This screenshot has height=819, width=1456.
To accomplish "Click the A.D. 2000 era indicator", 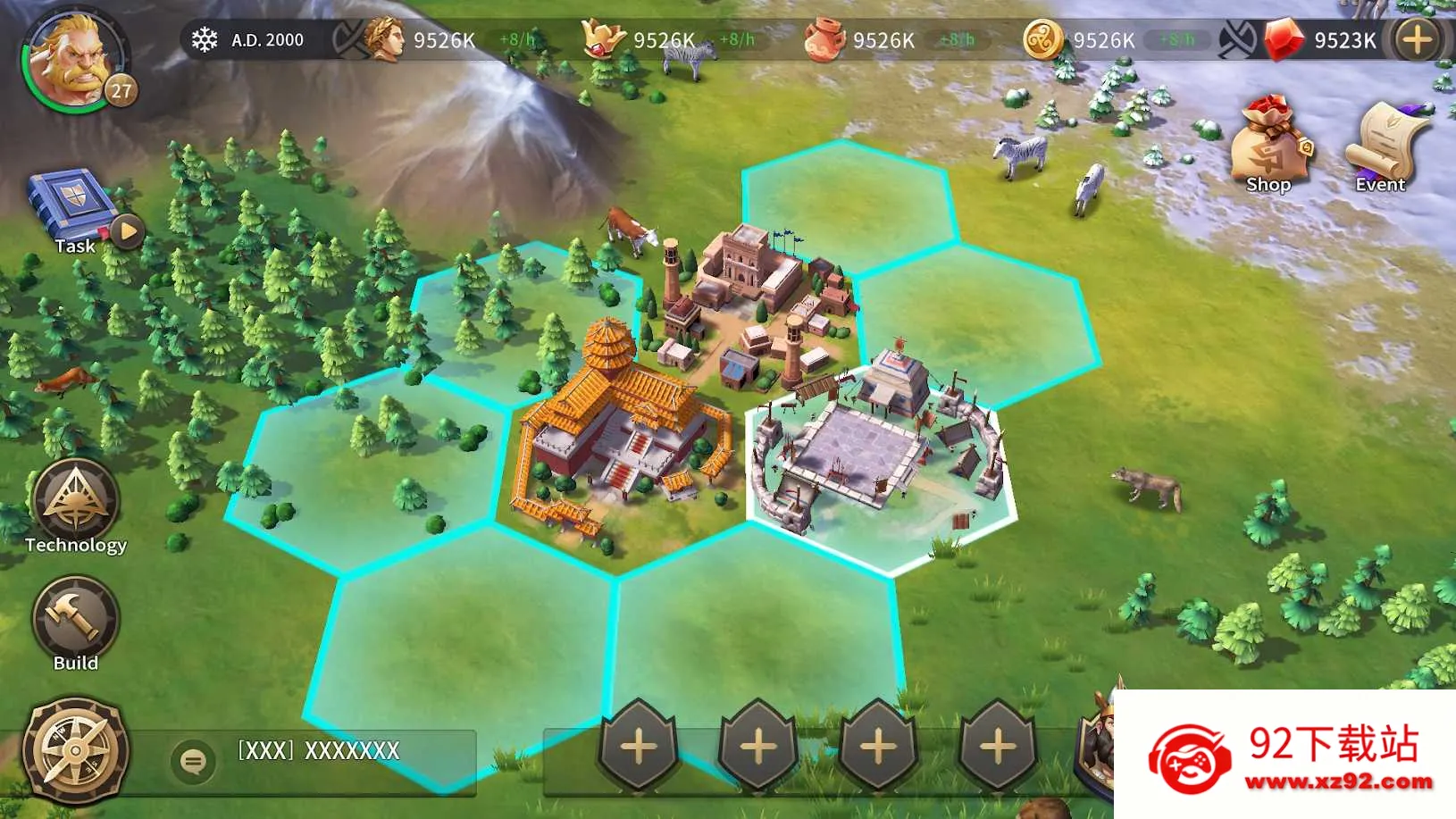I will click(x=250, y=40).
